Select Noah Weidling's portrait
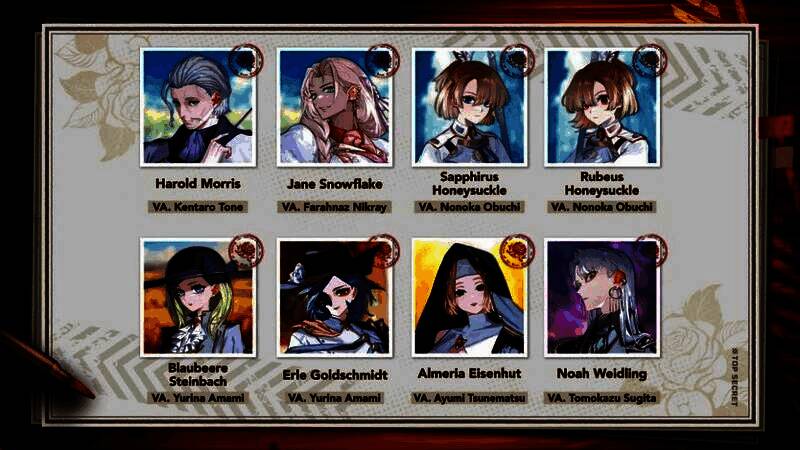800x450 pixels. [x=603, y=297]
